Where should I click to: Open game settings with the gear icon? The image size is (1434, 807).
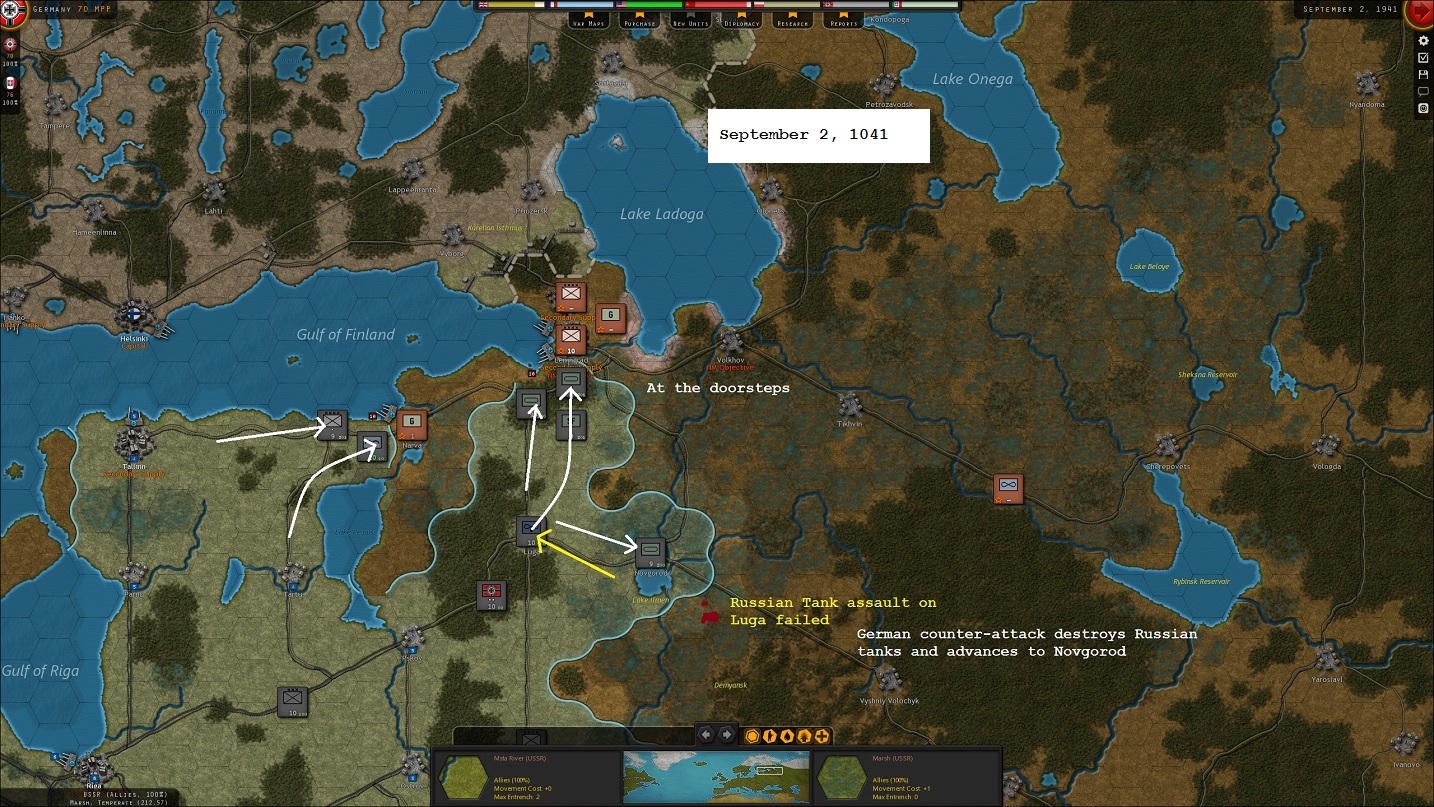(x=1424, y=41)
